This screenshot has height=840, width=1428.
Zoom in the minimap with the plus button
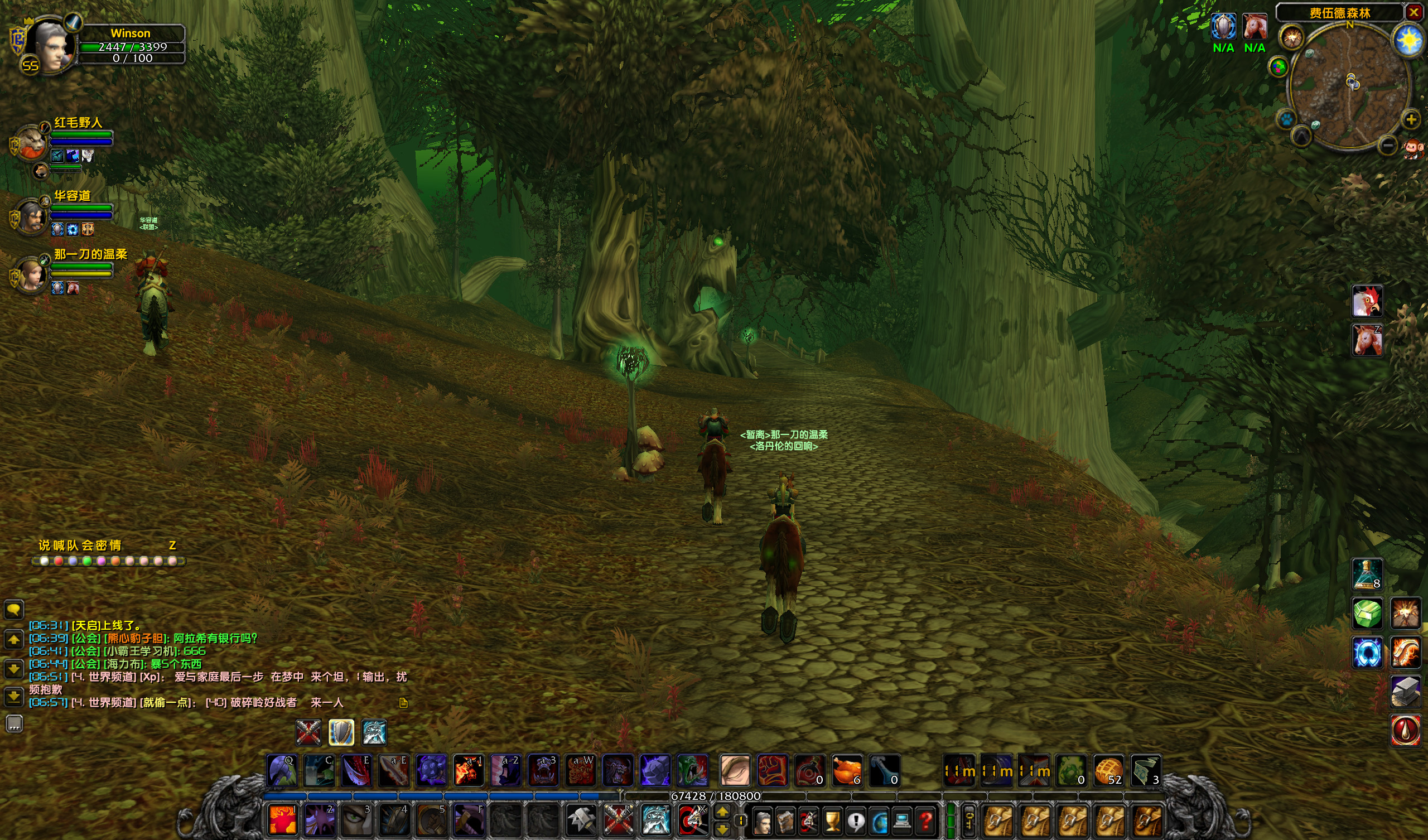click(1411, 119)
